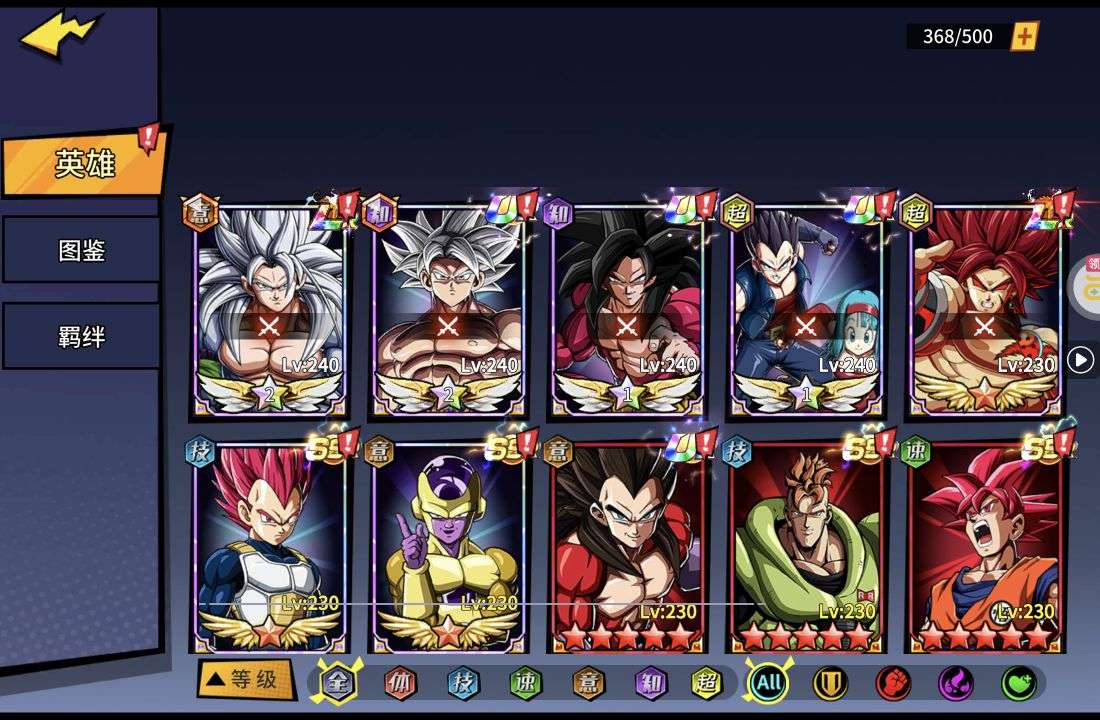Open the shouting red-haired Goku card

coord(985,547)
